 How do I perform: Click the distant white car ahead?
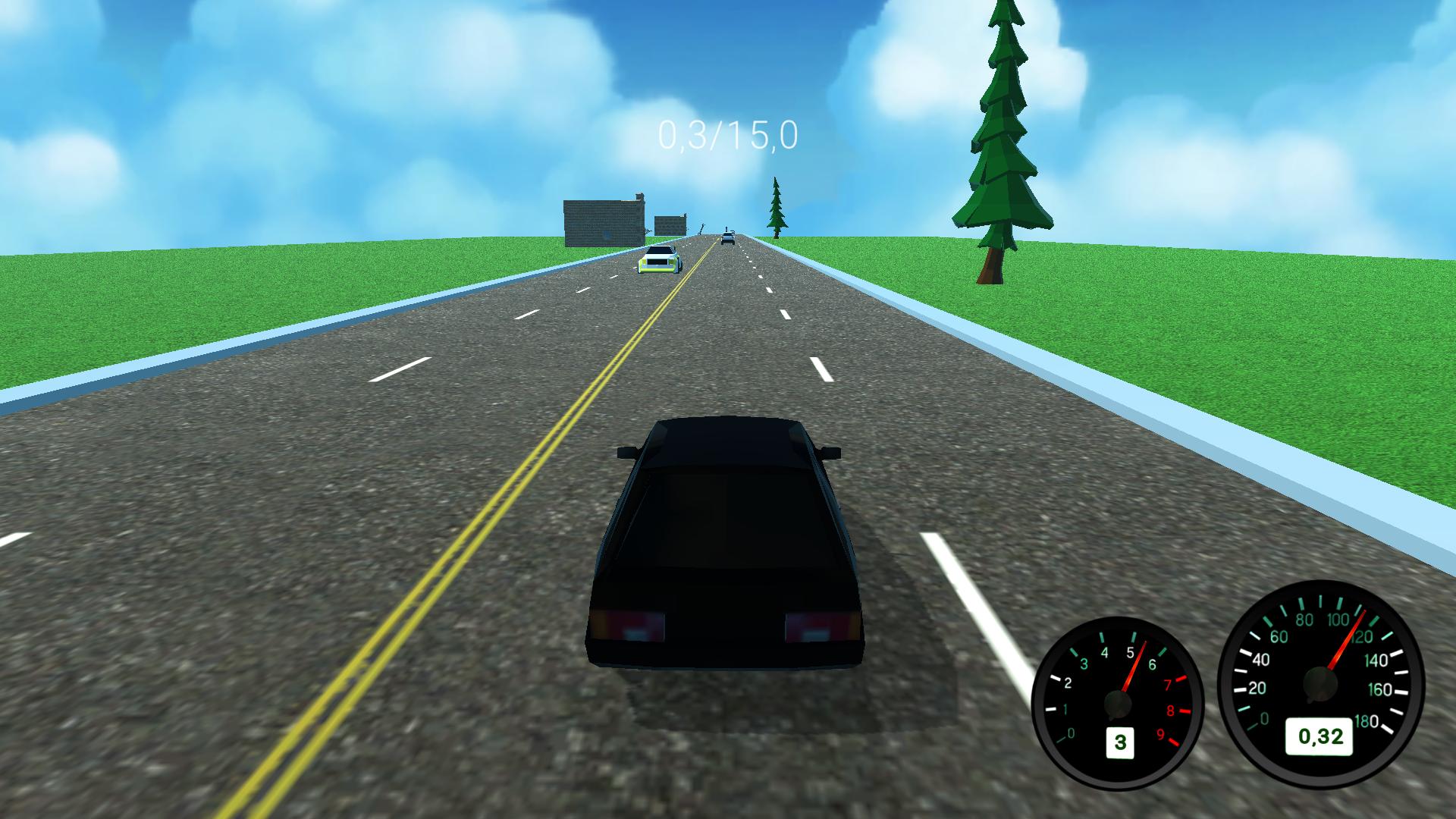point(730,239)
